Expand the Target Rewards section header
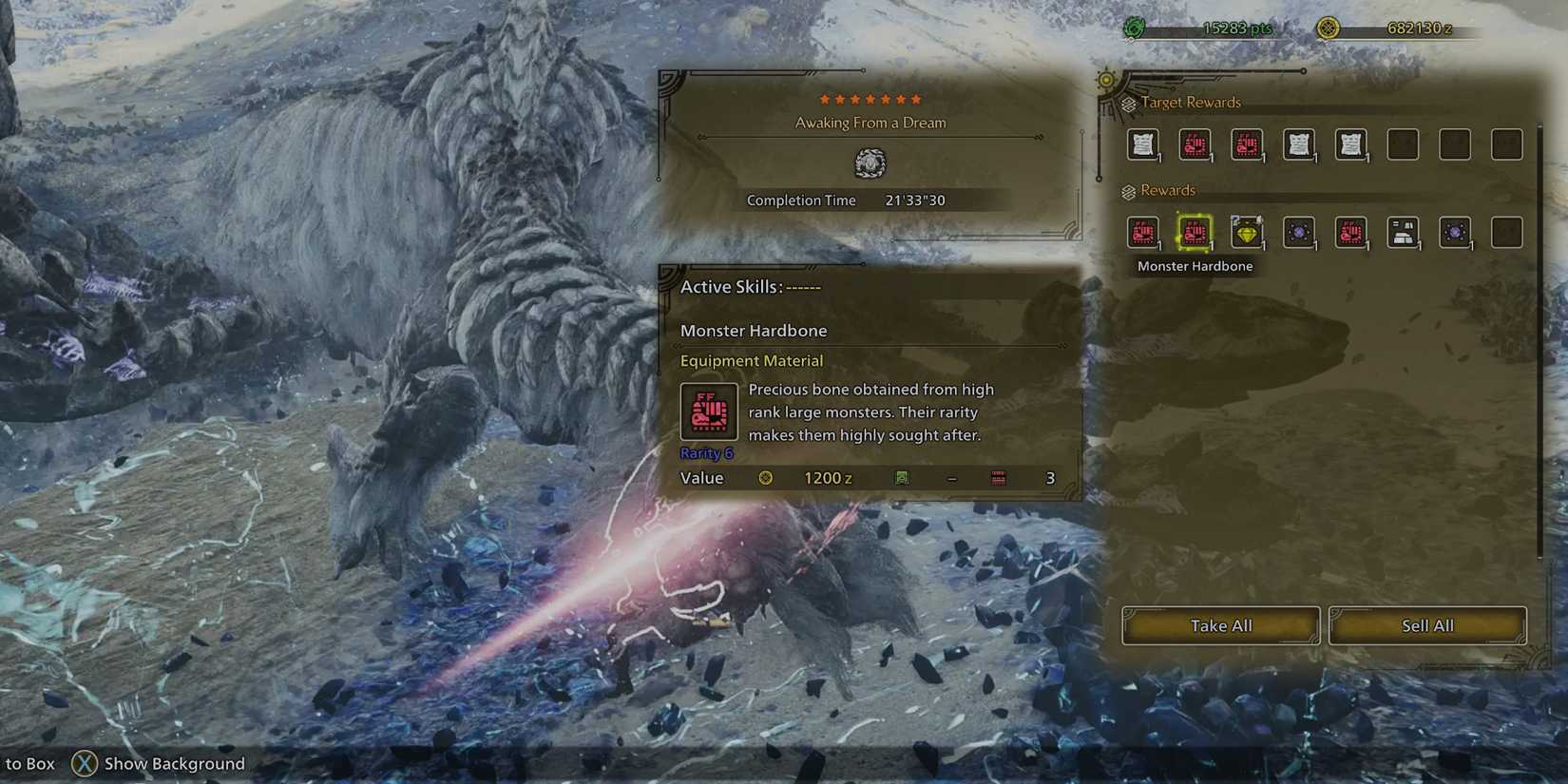1568x784 pixels. coord(1189,102)
